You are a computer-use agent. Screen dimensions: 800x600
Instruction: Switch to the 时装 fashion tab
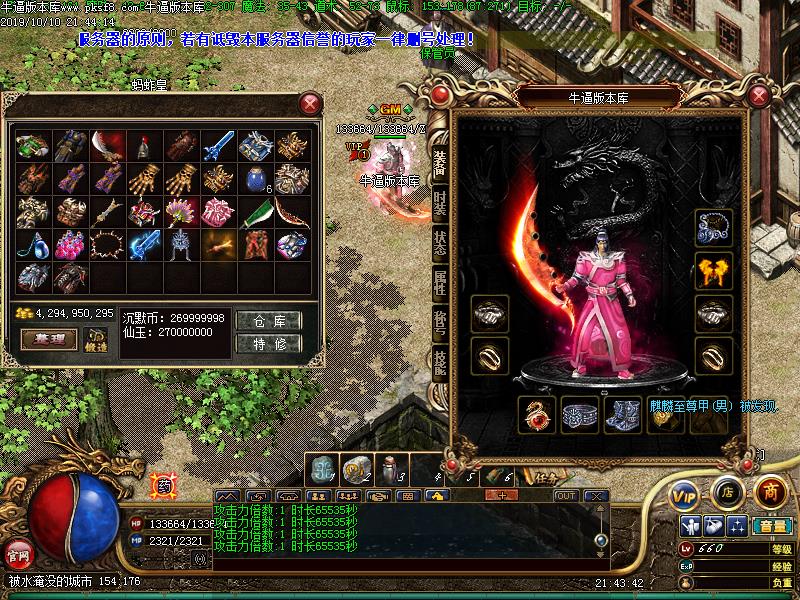pos(440,201)
